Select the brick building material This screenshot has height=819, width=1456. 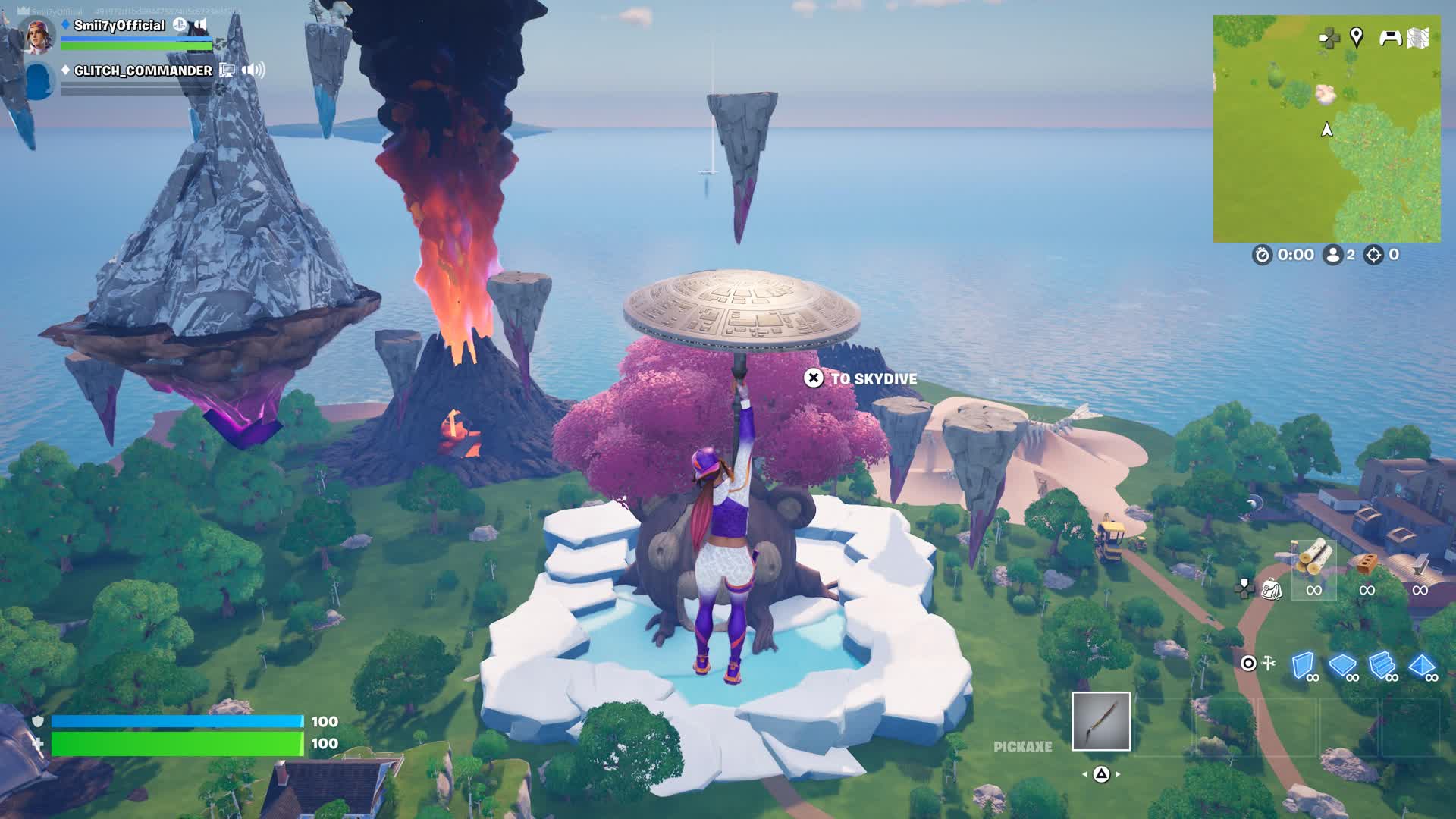tap(1367, 563)
